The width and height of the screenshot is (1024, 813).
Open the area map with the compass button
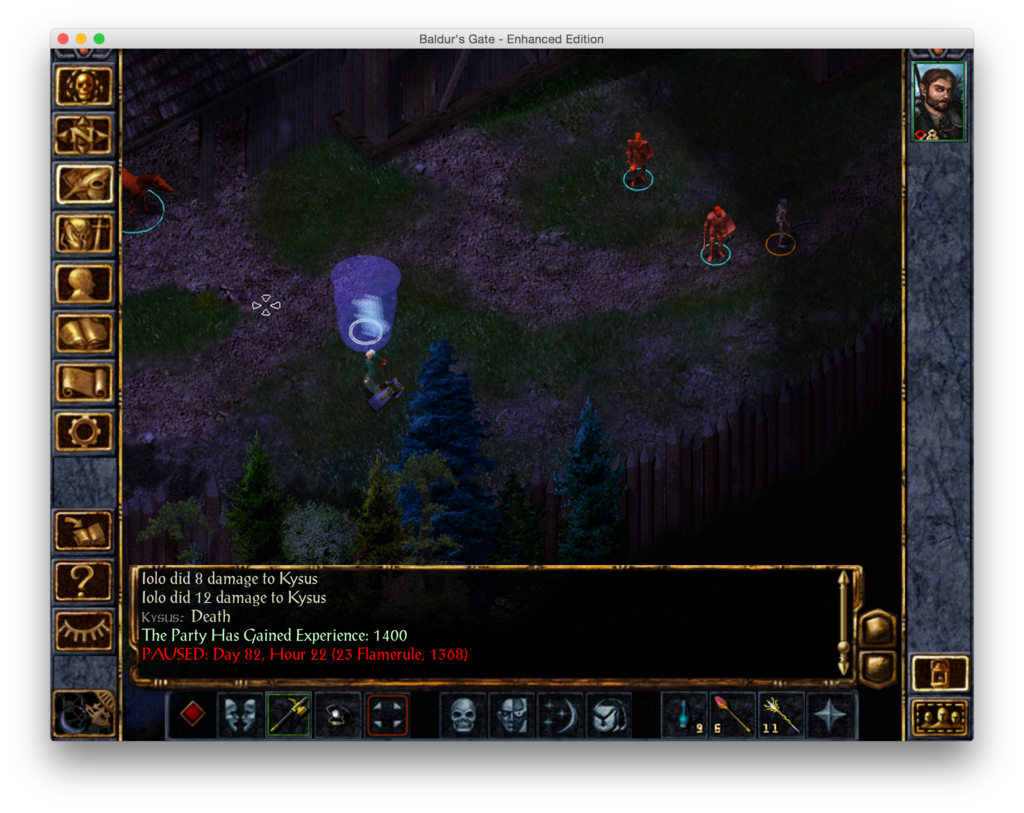[x=83, y=136]
